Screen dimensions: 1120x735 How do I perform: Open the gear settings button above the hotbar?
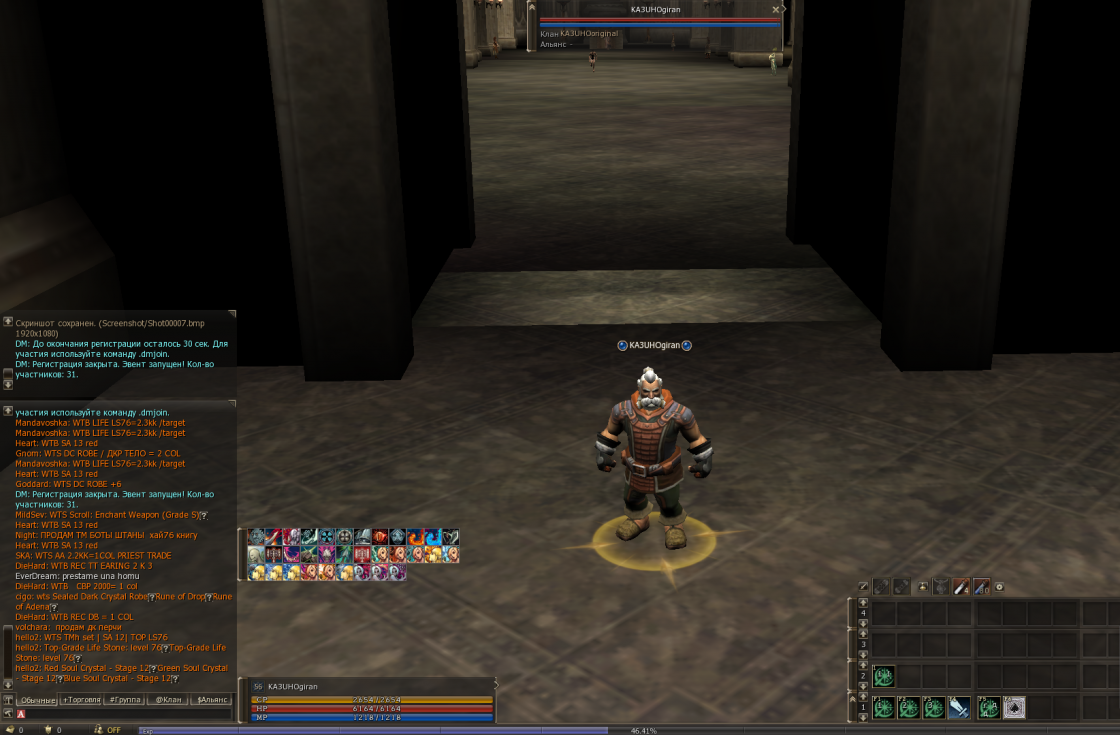[x=999, y=587]
